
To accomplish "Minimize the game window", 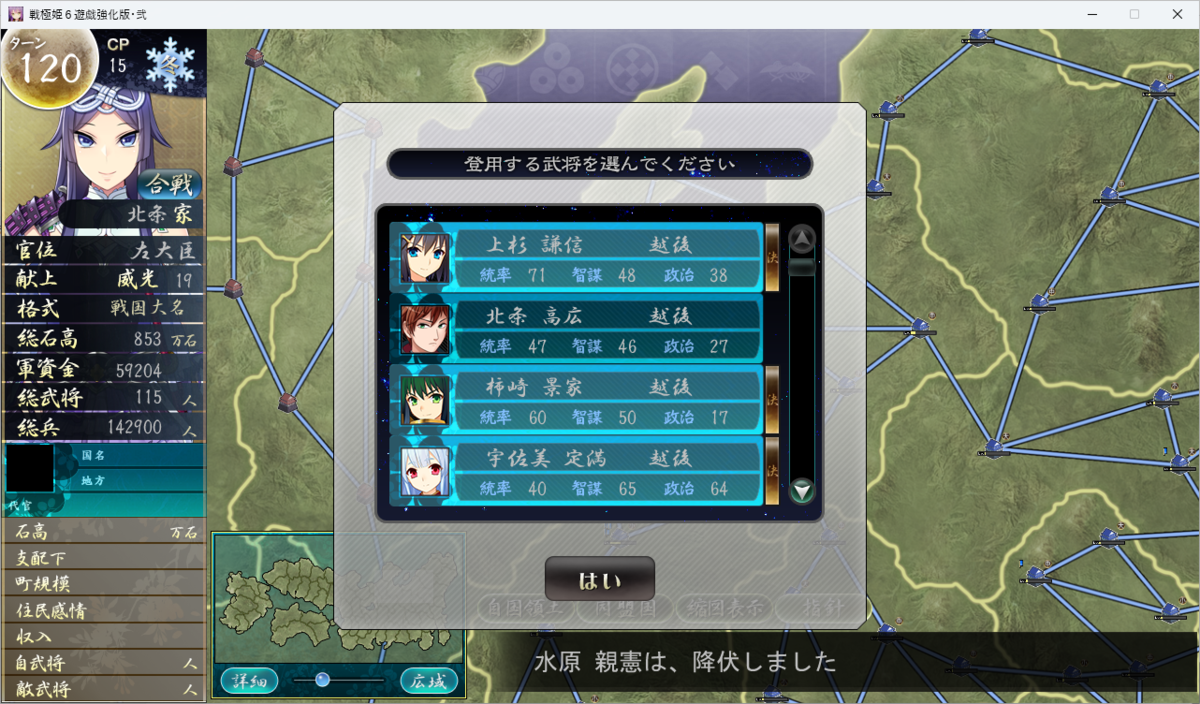I will pos(1087,14).
